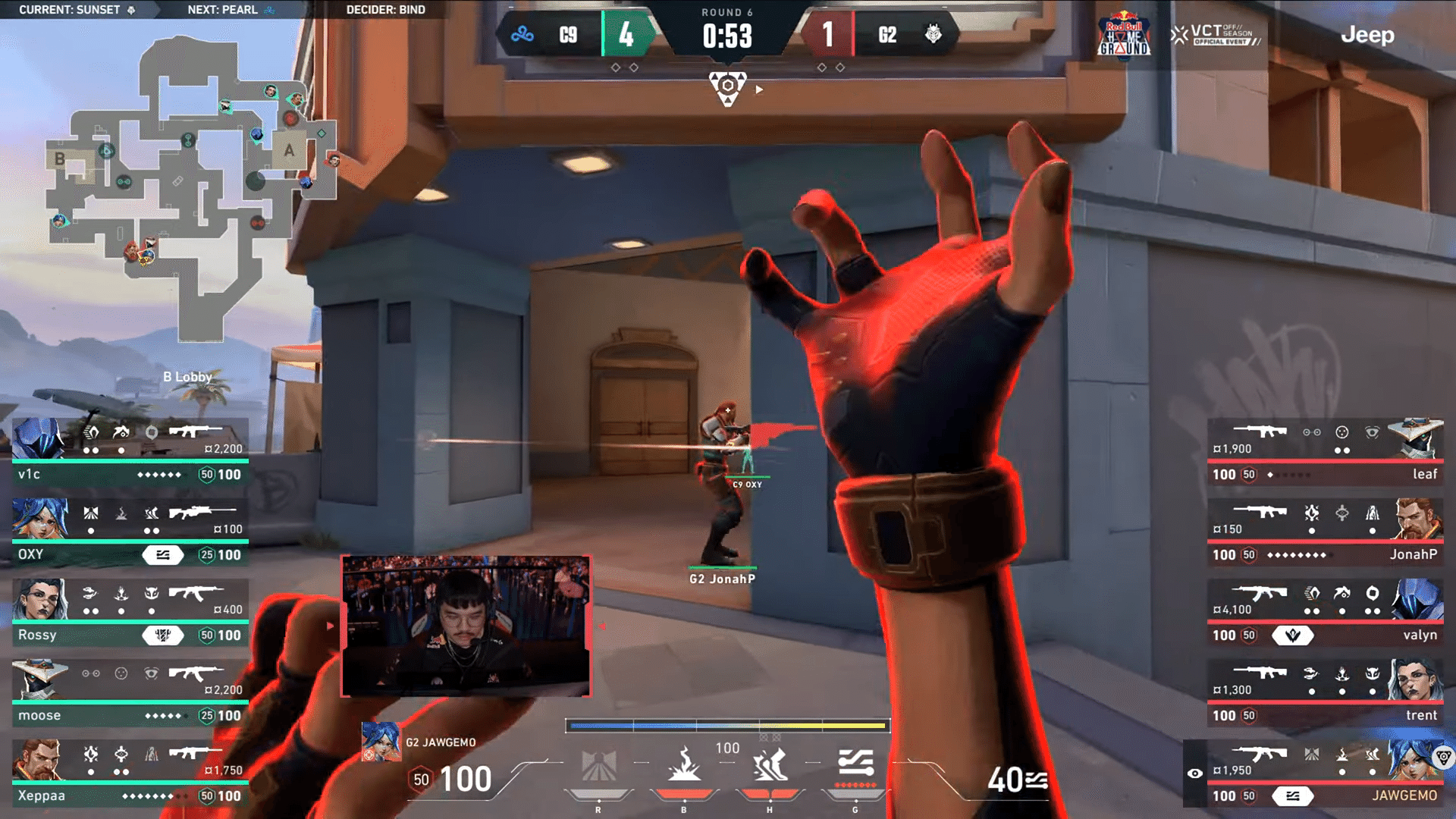Pick moose's player panel

click(130, 693)
